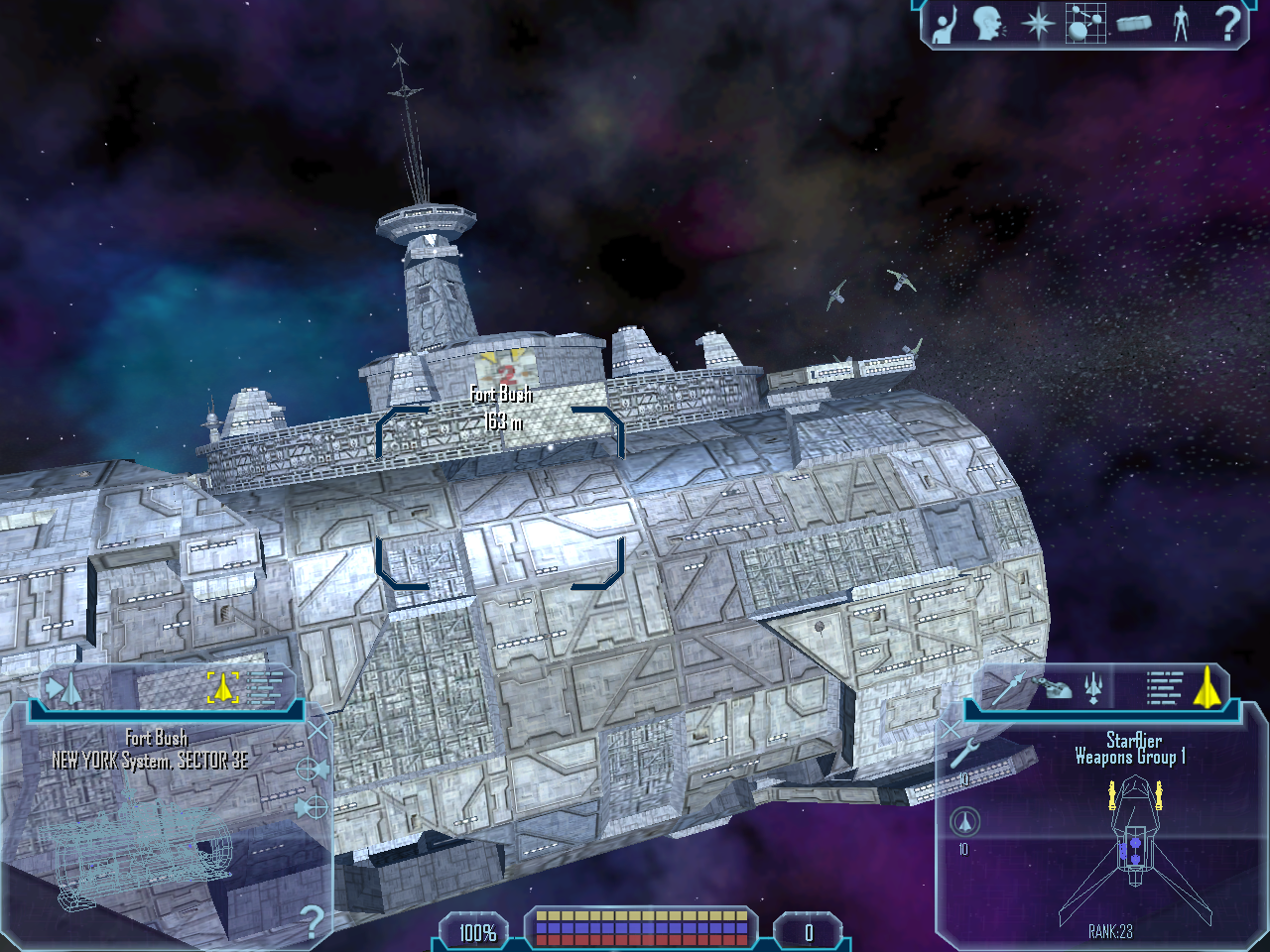The width and height of the screenshot is (1270, 952).
Task: Show the target info list lines
Action: [265, 686]
